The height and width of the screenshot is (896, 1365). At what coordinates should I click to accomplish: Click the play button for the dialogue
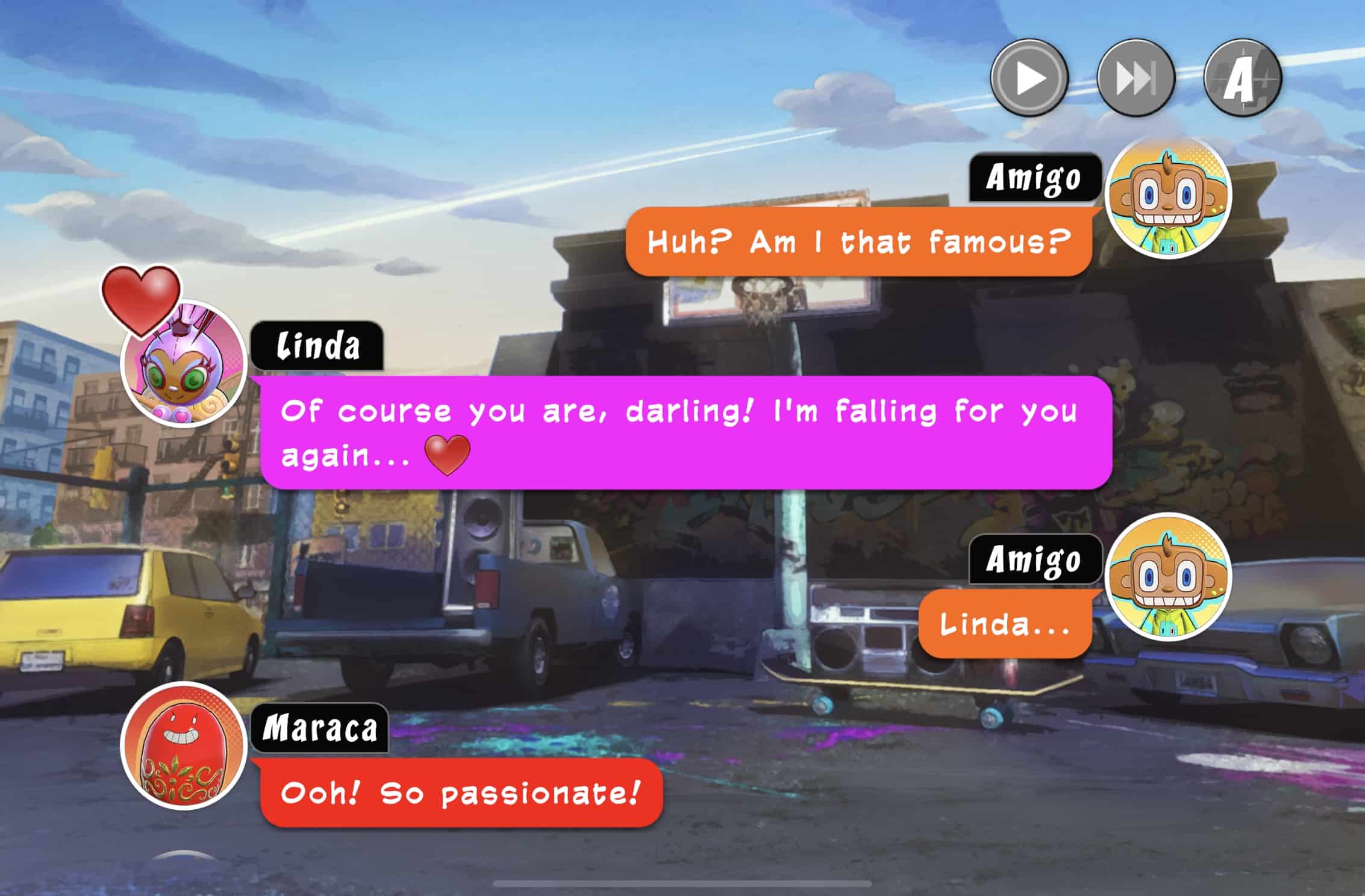[x=1029, y=78]
